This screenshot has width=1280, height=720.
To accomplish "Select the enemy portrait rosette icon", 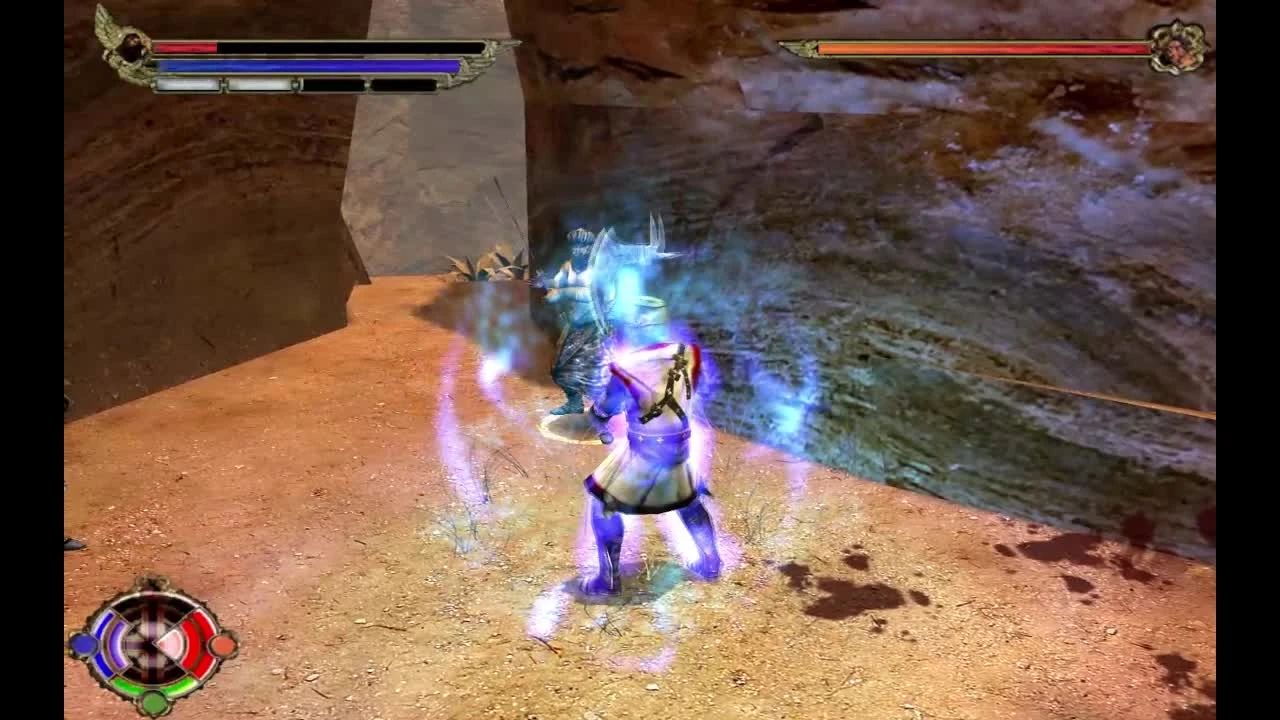I will (x=1180, y=45).
